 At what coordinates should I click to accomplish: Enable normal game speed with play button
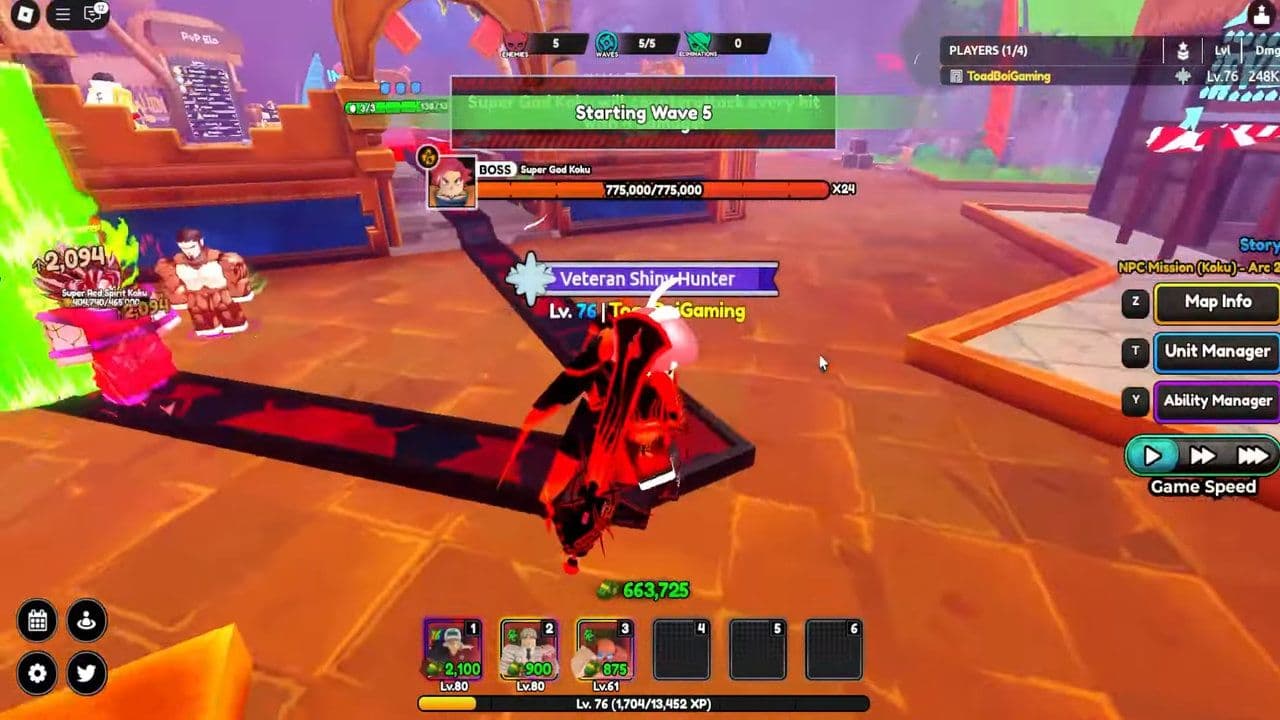click(x=1155, y=456)
